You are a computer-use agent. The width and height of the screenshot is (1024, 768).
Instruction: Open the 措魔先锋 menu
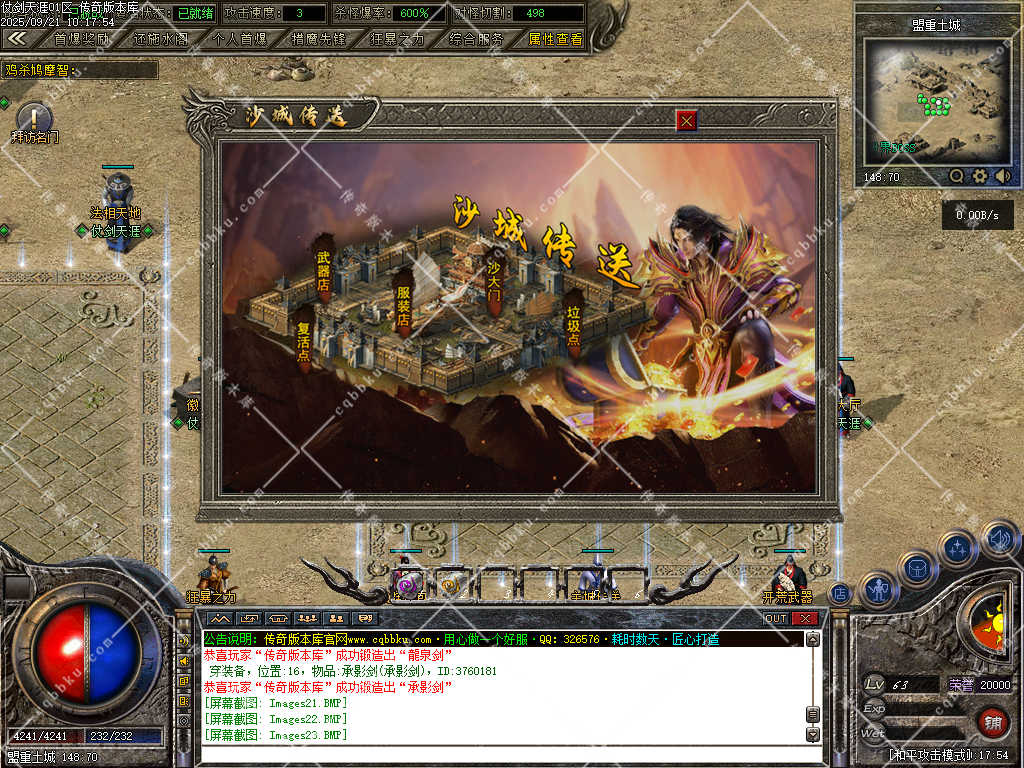(318, 39)
